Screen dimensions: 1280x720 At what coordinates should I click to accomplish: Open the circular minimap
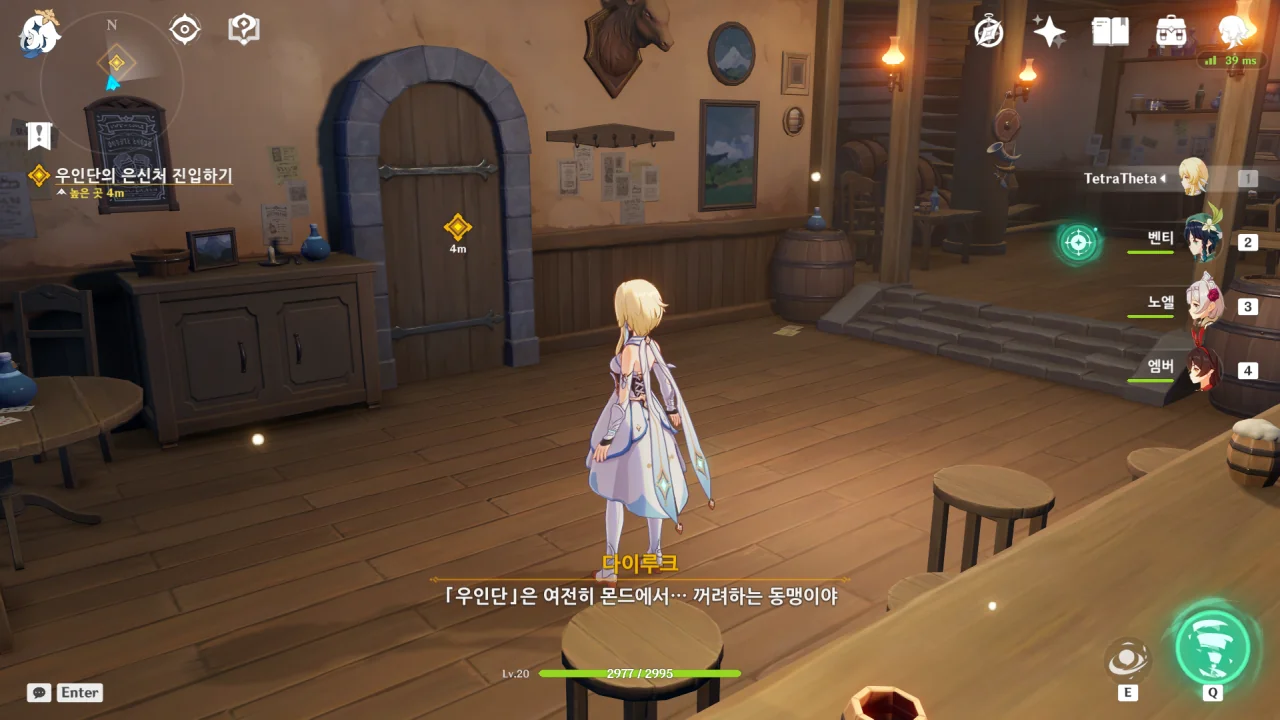coord(112,80)
